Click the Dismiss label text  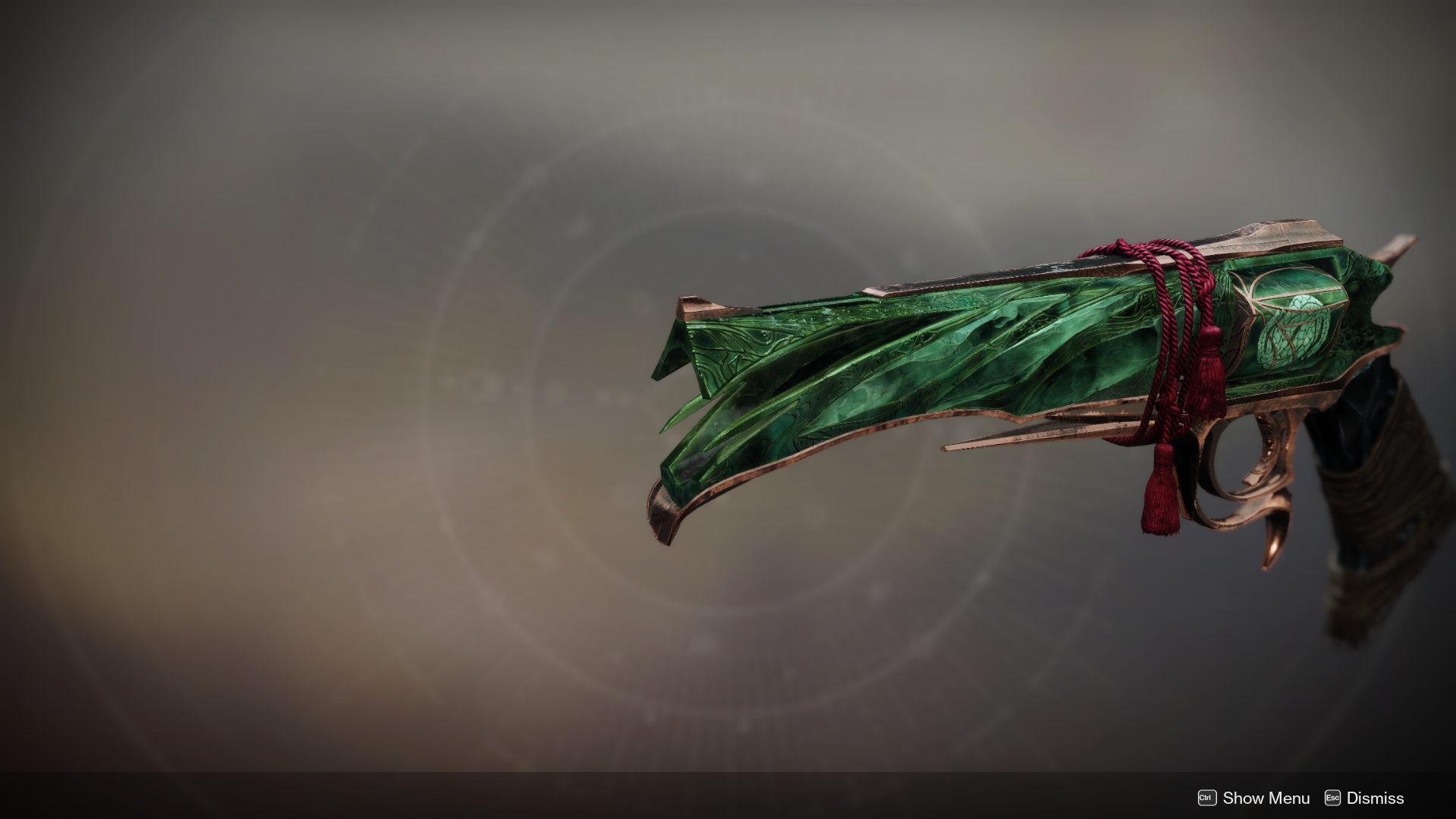pos(1375,798)
